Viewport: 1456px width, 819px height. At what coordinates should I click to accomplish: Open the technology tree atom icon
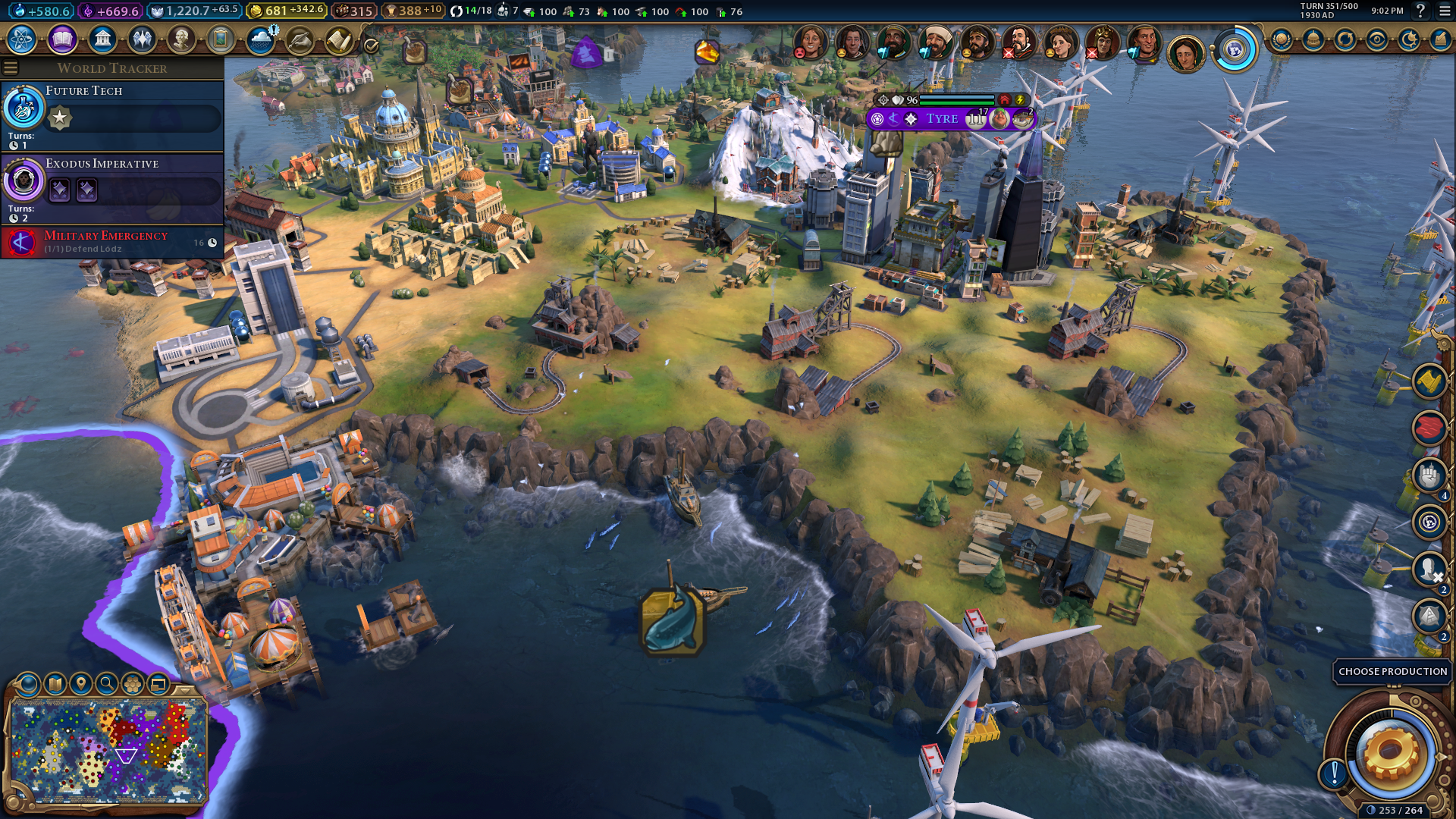(22, 39)
